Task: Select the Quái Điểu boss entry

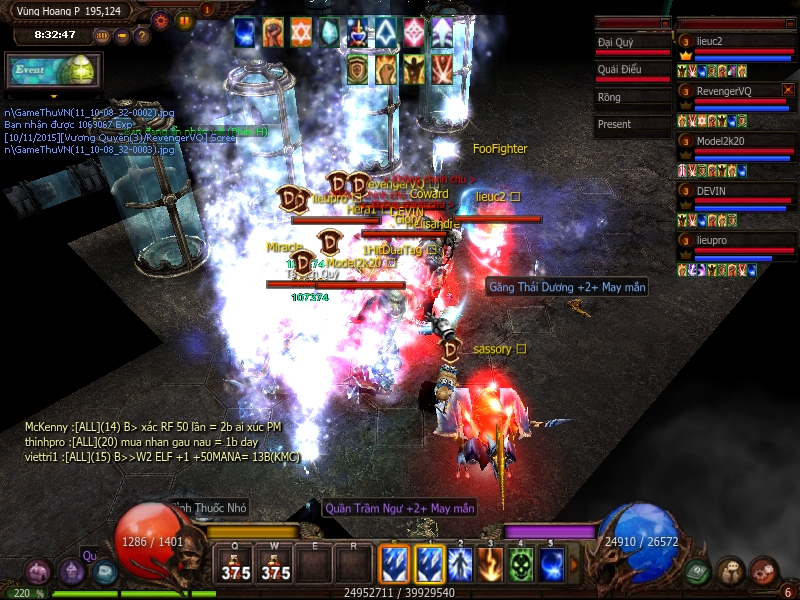Action: tap(631, 70)
